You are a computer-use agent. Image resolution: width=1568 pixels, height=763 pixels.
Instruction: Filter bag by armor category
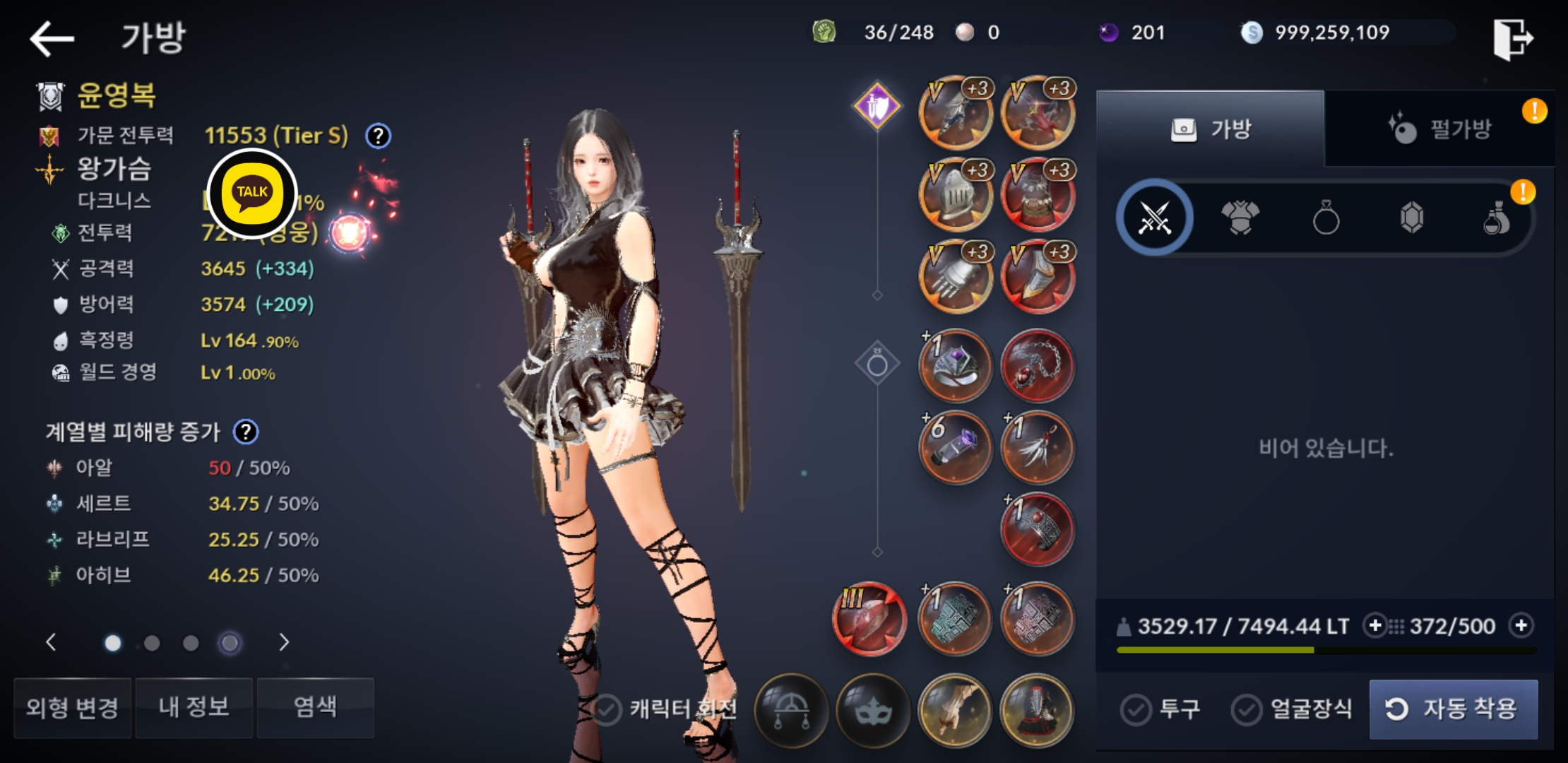(1240, 218)
